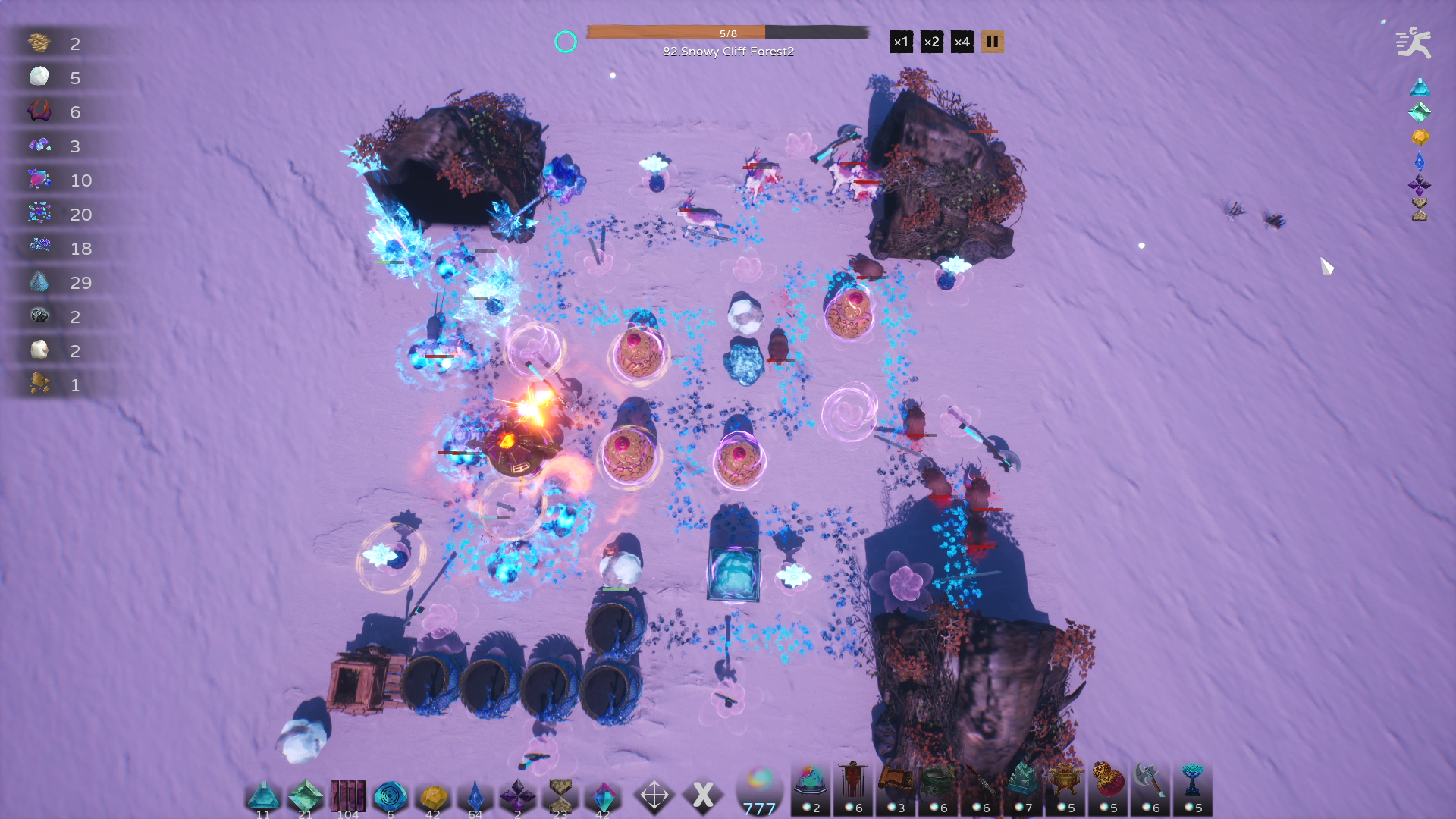Select the gold nugget icon showing 42

click(432, 795)
